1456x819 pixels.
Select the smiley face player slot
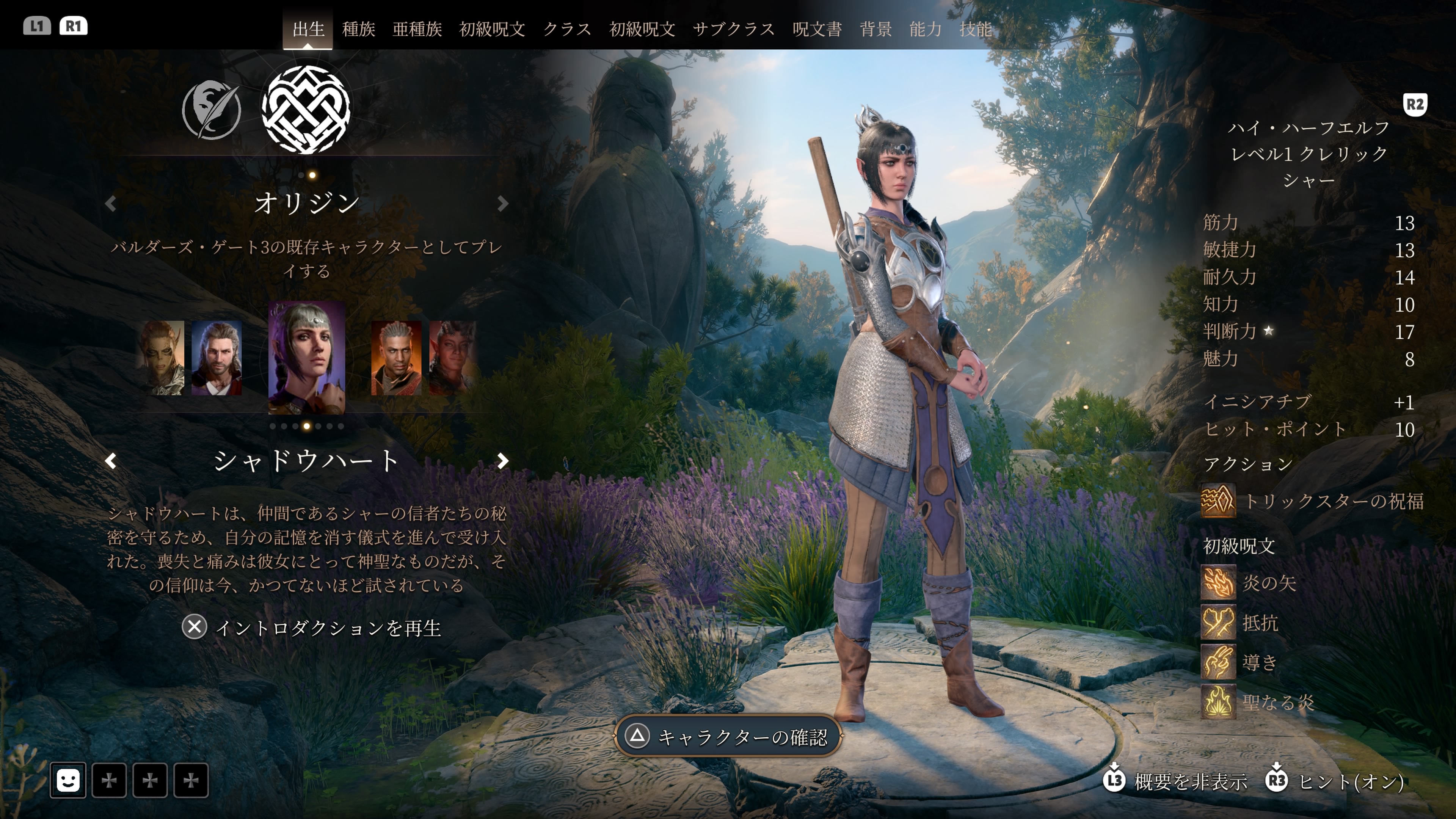[68, 781]
